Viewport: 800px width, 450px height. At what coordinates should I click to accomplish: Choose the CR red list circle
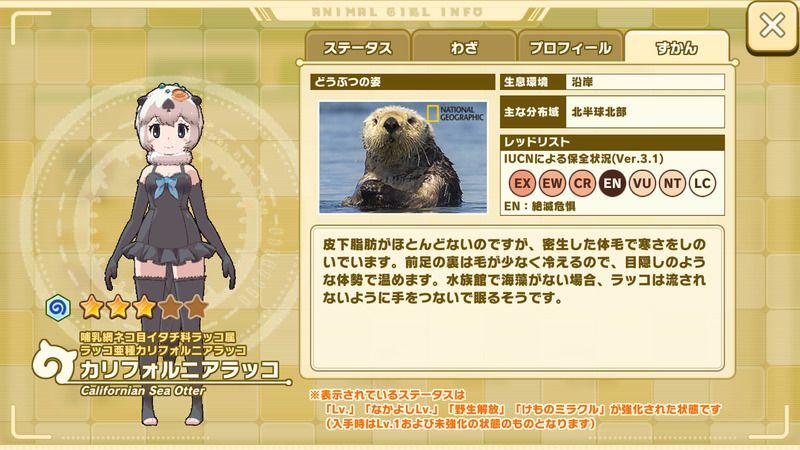pyautogui.click(x=583, y=183)
